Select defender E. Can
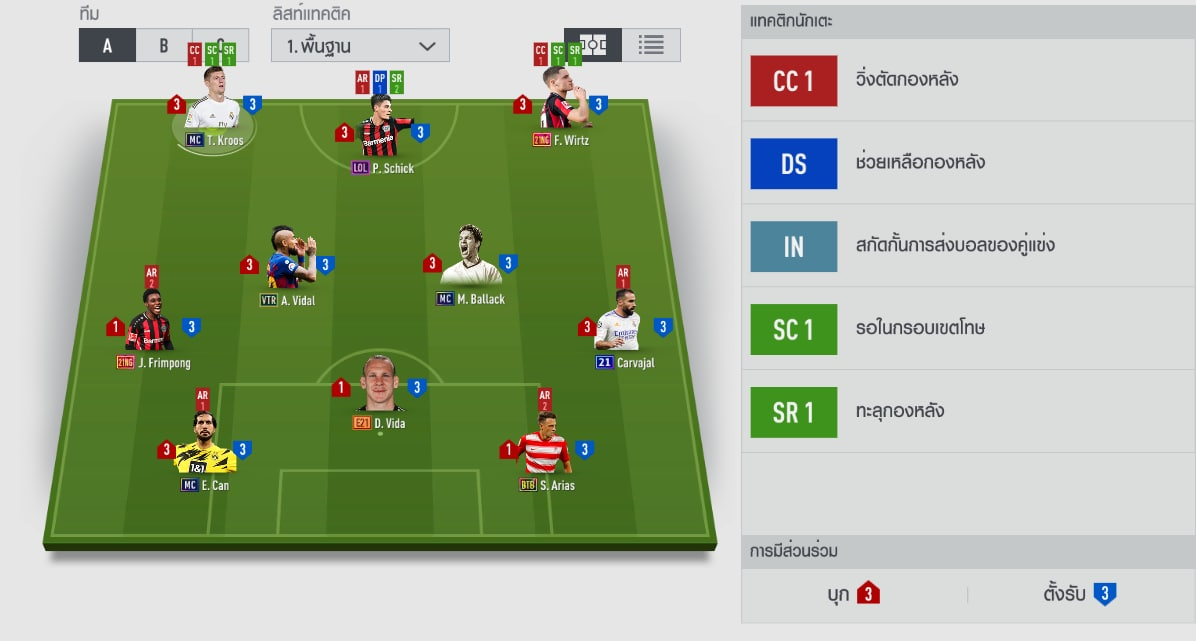 (204, 447)
